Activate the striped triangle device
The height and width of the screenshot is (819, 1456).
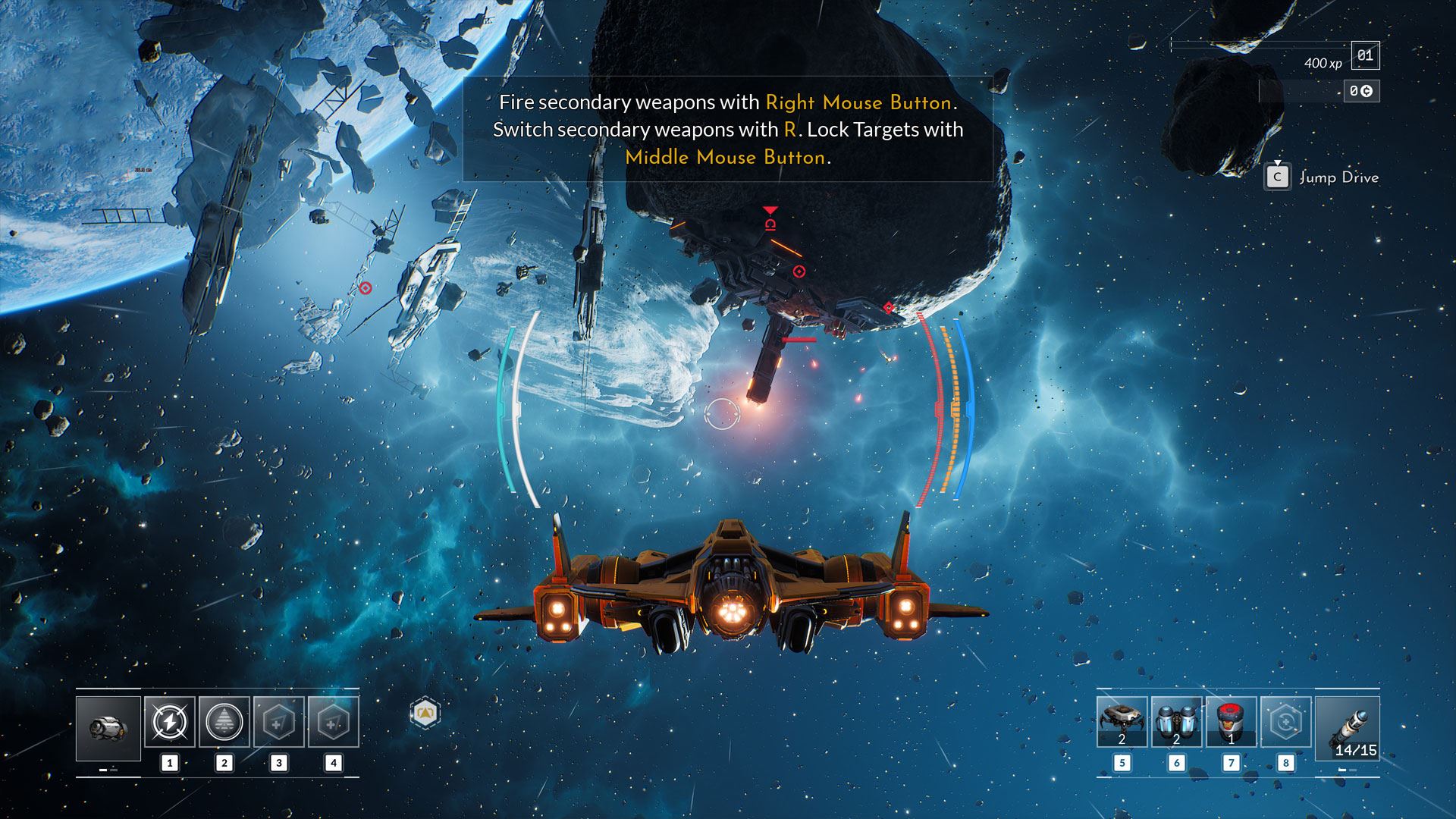(x=224, y=722)
